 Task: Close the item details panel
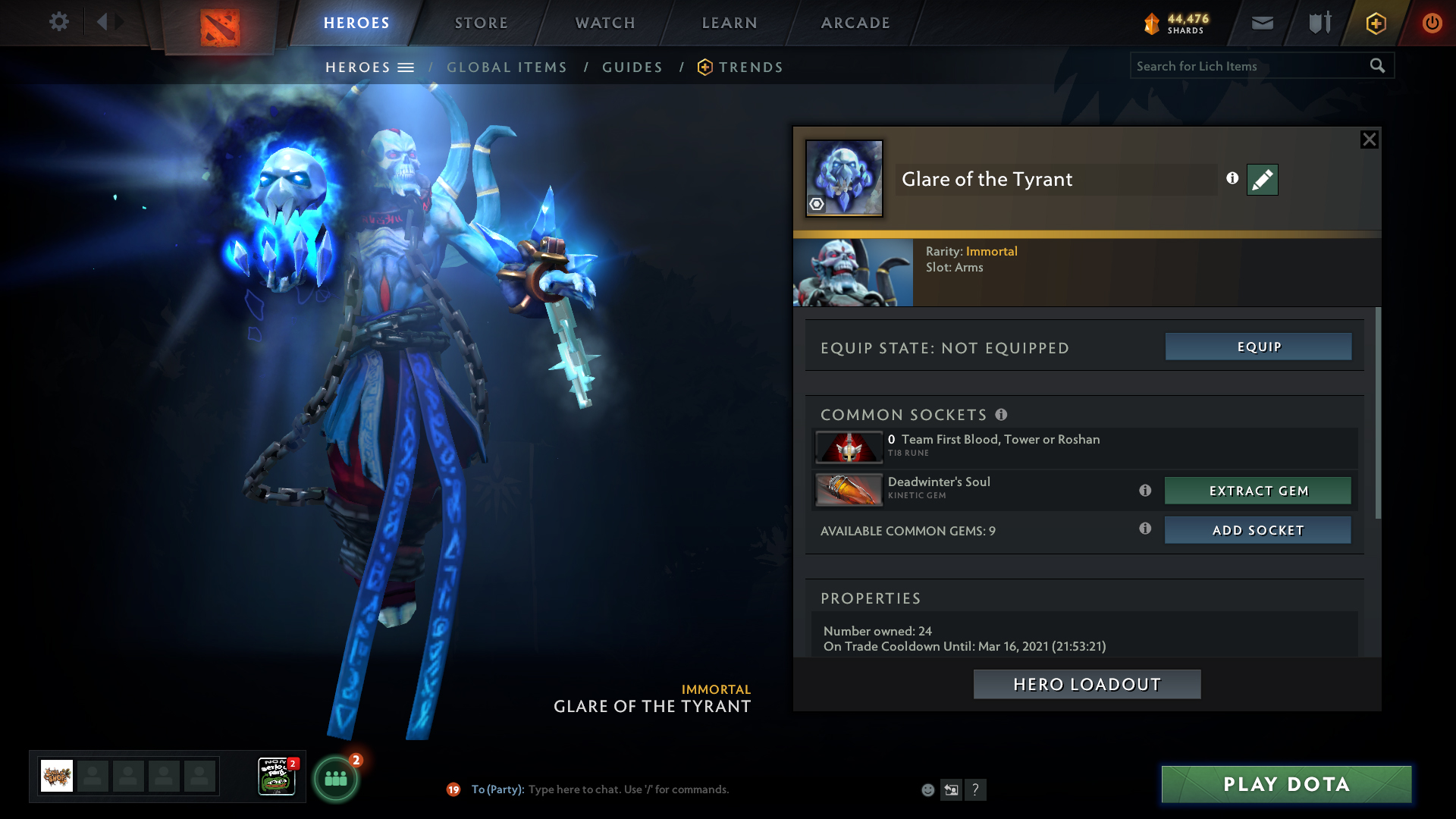point(1369,140)
